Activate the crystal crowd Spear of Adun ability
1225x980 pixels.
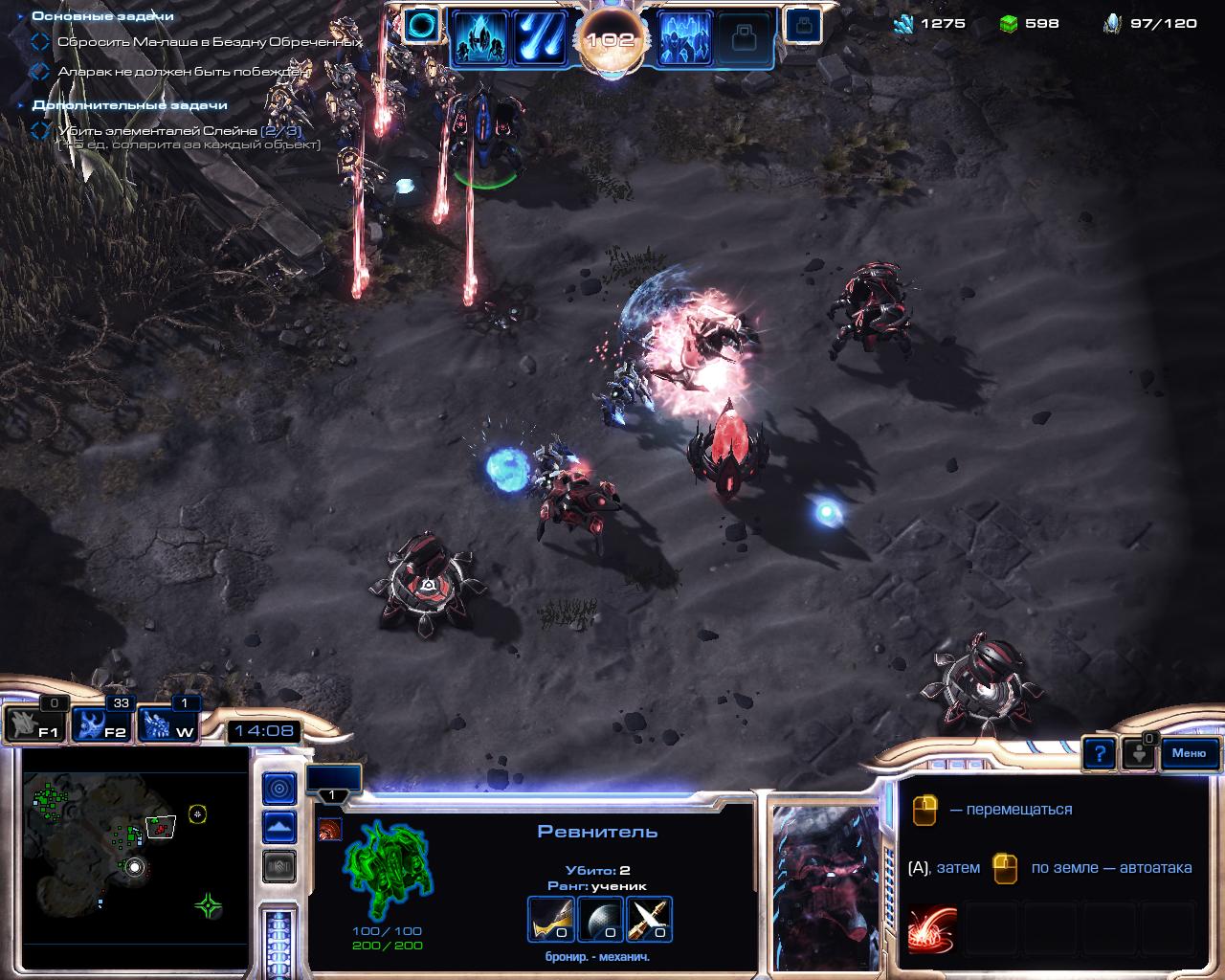[685, 38]
